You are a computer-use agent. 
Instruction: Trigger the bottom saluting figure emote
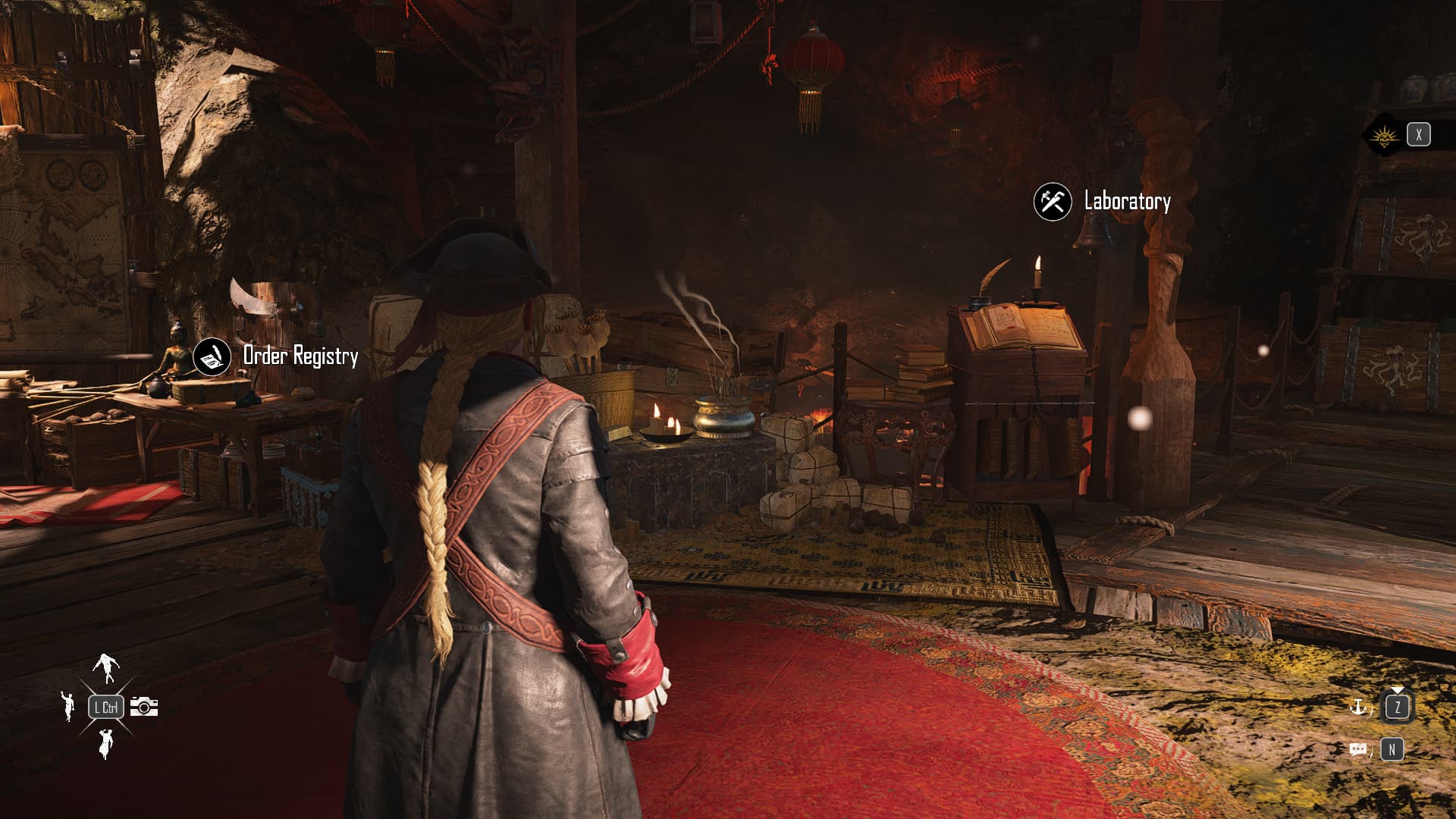pos(105,743)
